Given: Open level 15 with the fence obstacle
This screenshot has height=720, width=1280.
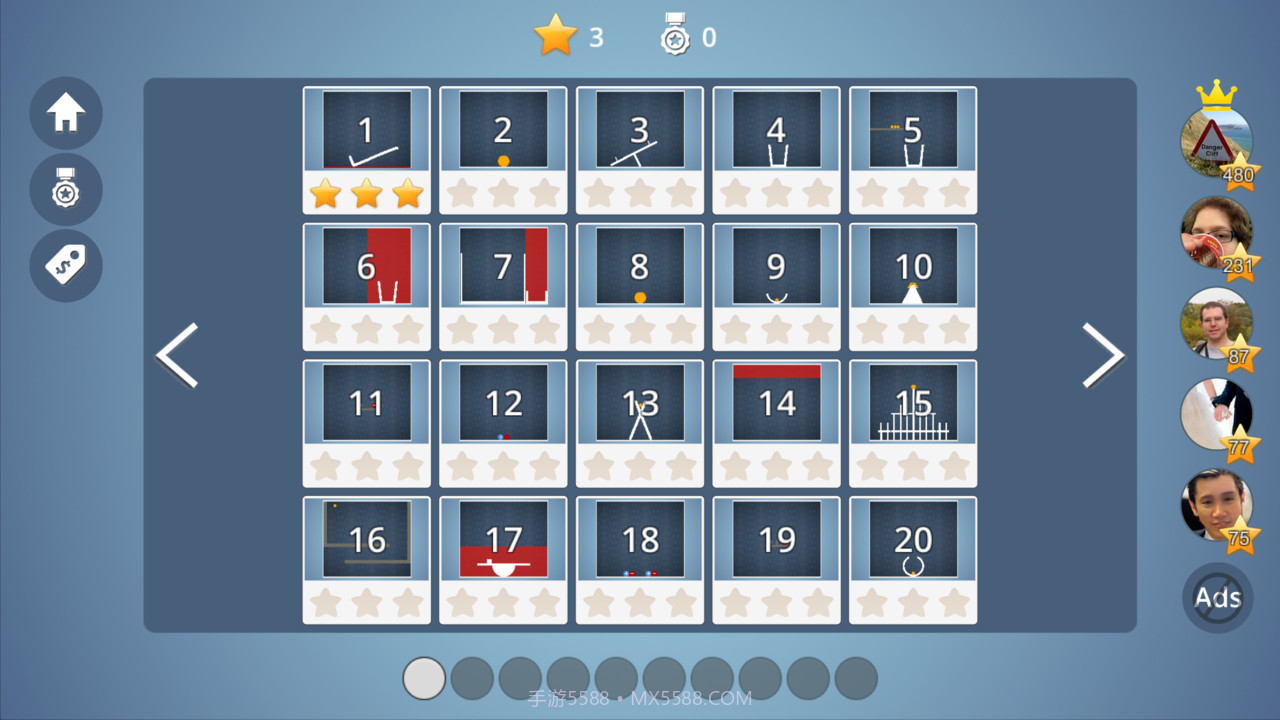Looking at the screenshot, I should click(913, 403).
